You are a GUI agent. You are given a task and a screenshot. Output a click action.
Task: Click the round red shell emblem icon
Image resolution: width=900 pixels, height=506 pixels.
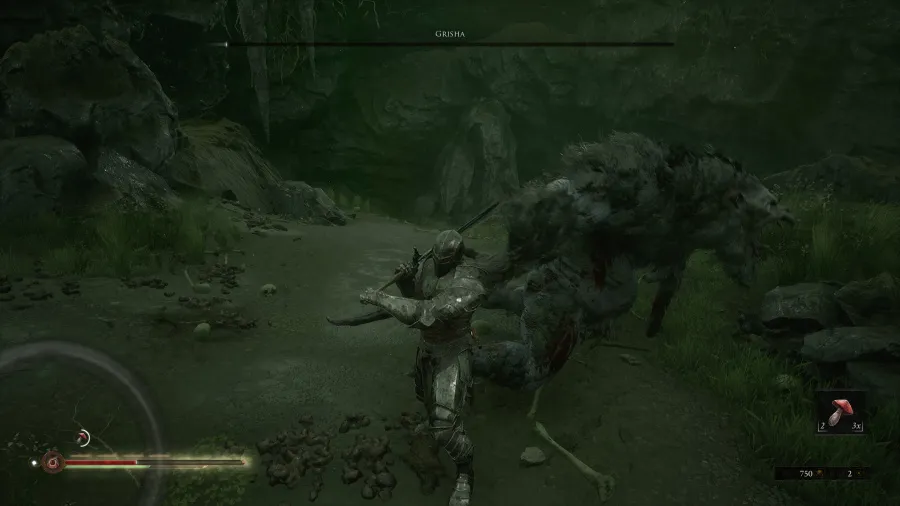point(54,463)
